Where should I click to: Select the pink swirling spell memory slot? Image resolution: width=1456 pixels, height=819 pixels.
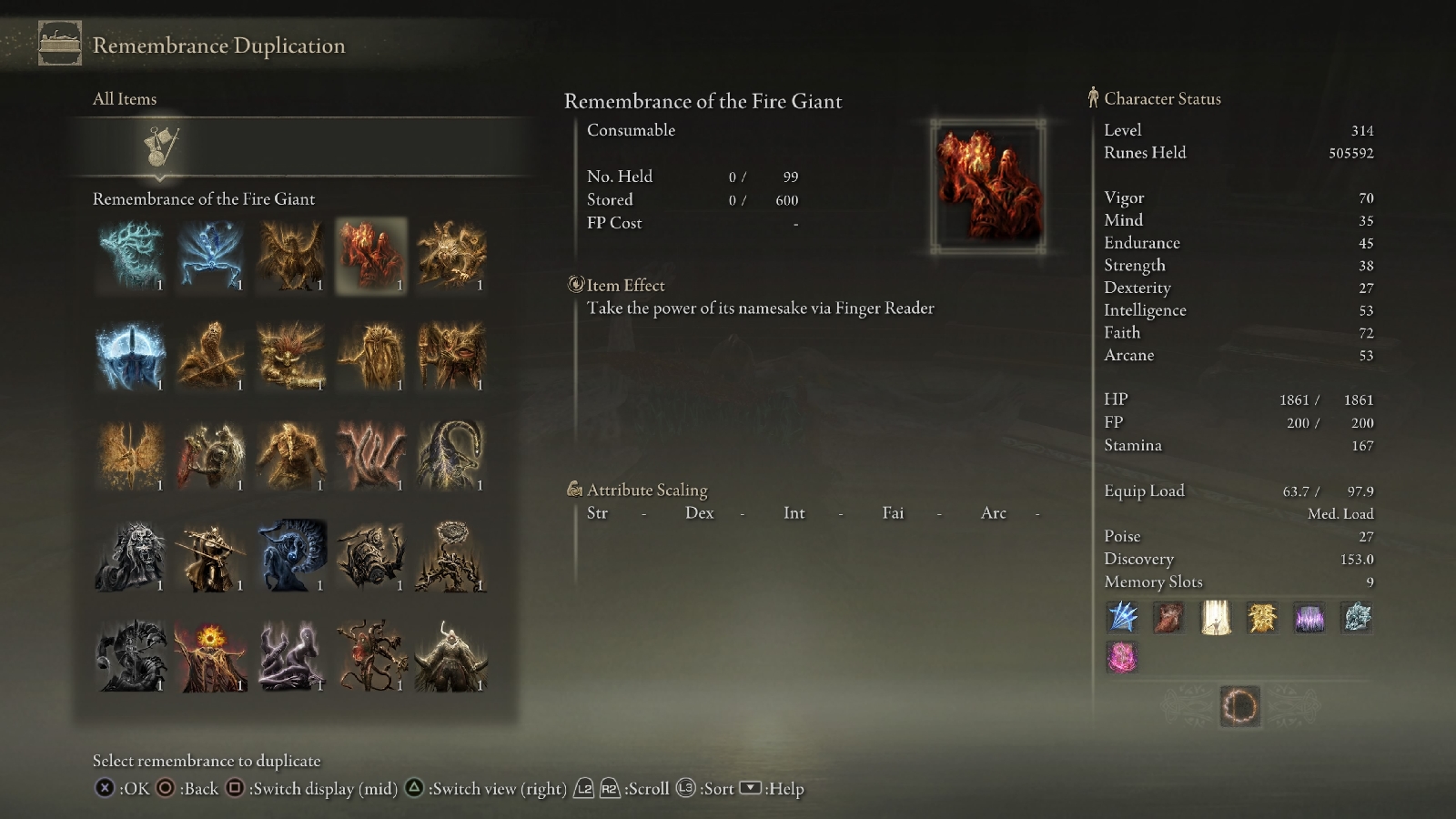click(1122, 657)
